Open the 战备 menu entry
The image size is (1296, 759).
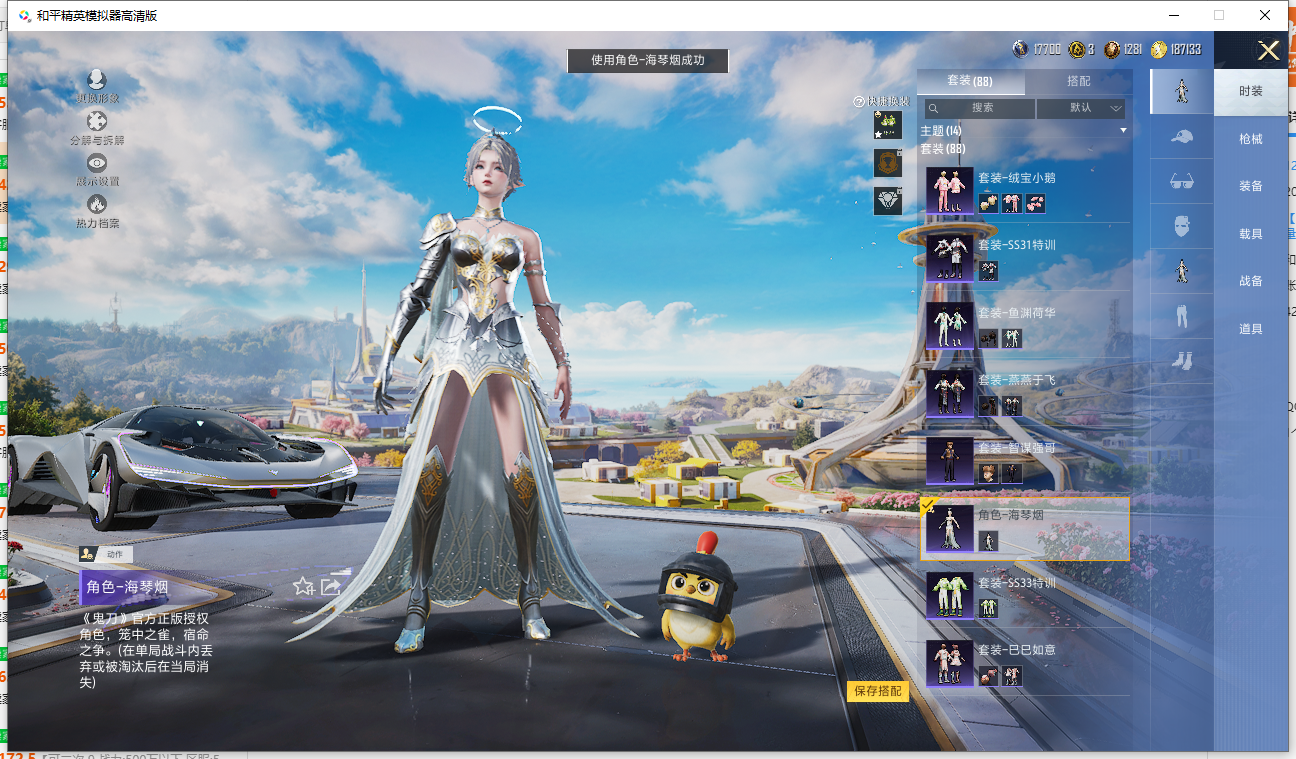pyautogui.click(x=1250, y=281)
